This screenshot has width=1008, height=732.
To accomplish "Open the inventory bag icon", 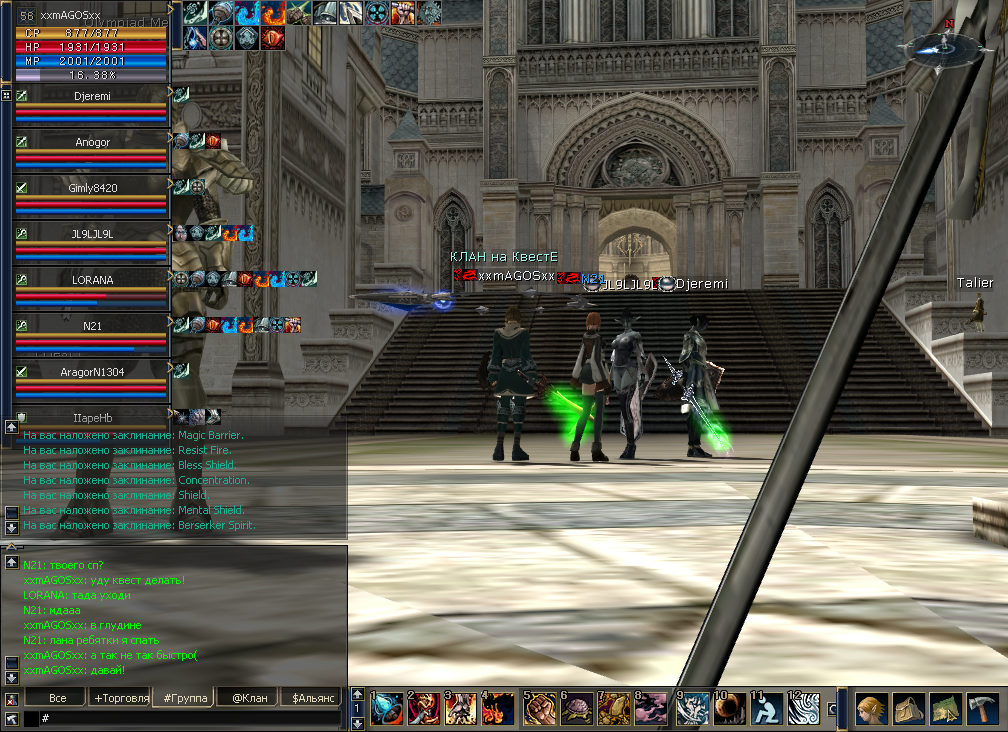I will coord(909,709).
